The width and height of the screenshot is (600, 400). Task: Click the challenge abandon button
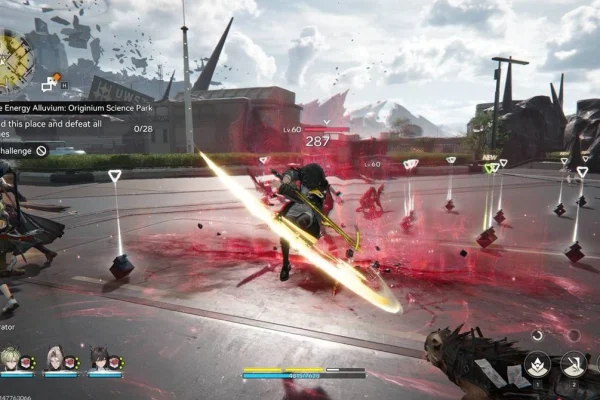pos(41,150)
